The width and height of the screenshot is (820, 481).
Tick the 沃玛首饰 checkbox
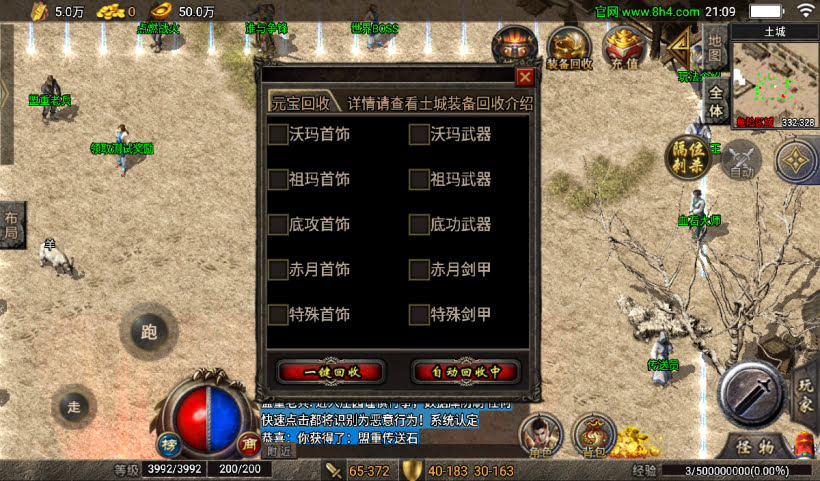[x=279, y=134]
